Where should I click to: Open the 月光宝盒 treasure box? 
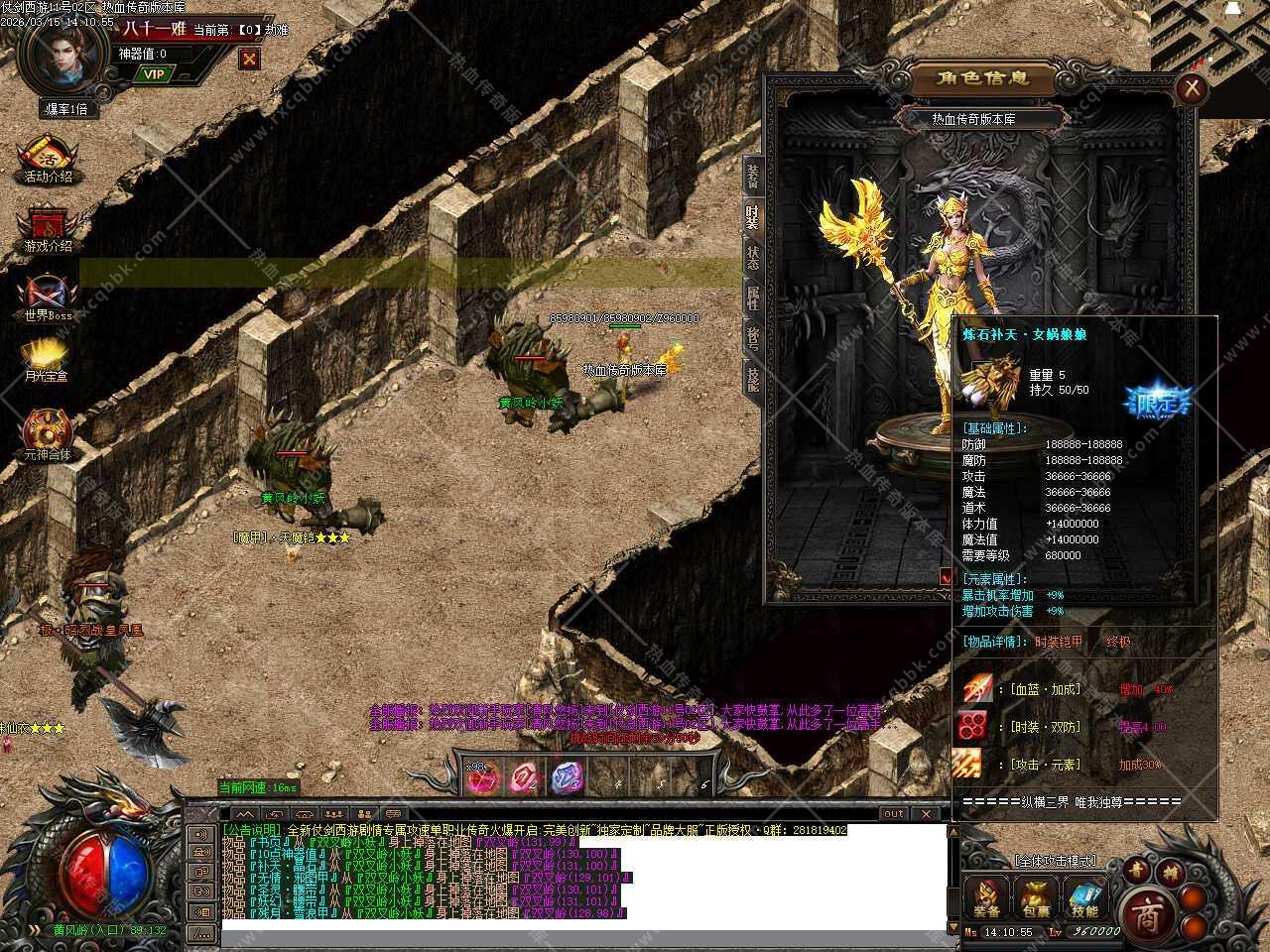48,361
